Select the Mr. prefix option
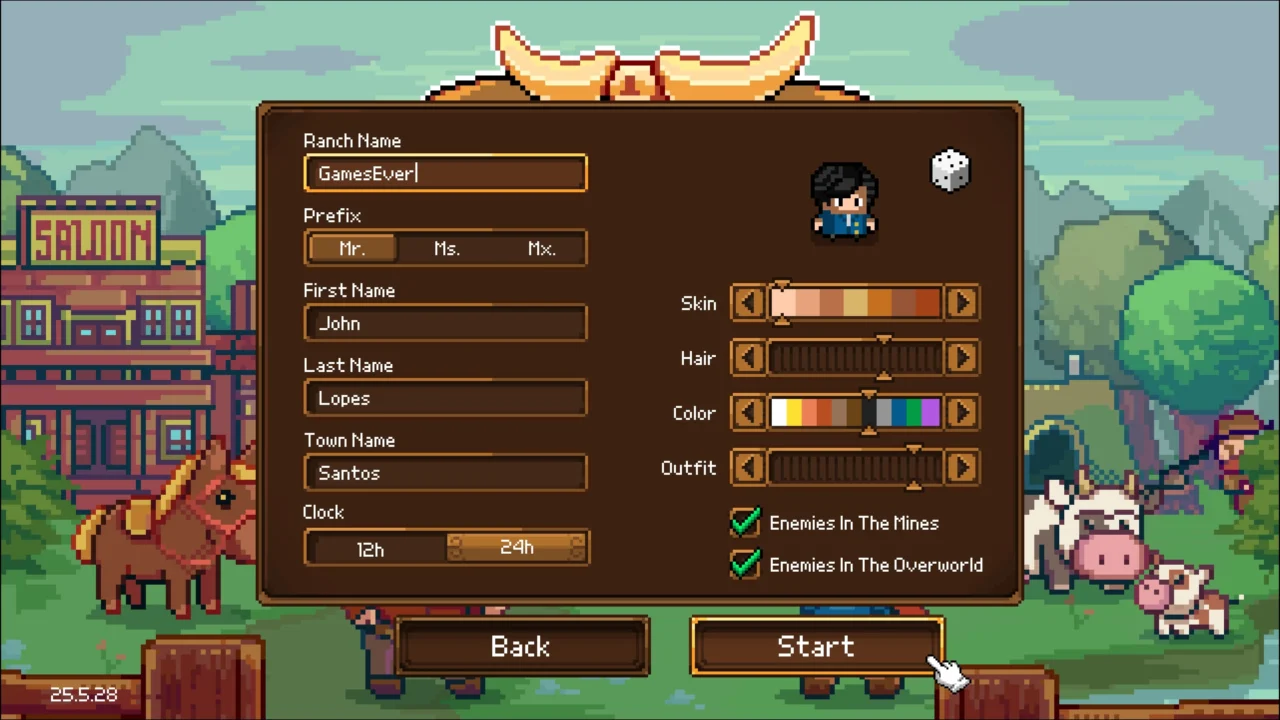Viewport: 1280px width, 720px height. 352,248
